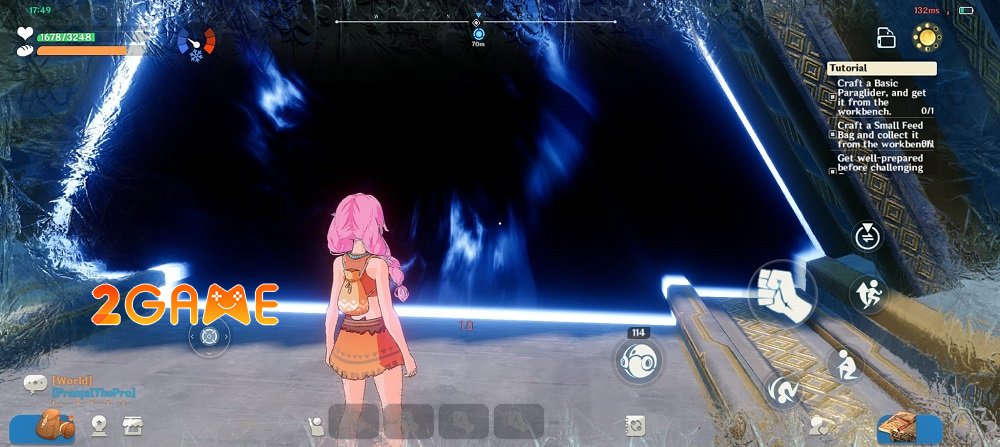Click the compass waypoint marker showing 70m
This screenshot has height=447, width=1000.
coord(478,34)
